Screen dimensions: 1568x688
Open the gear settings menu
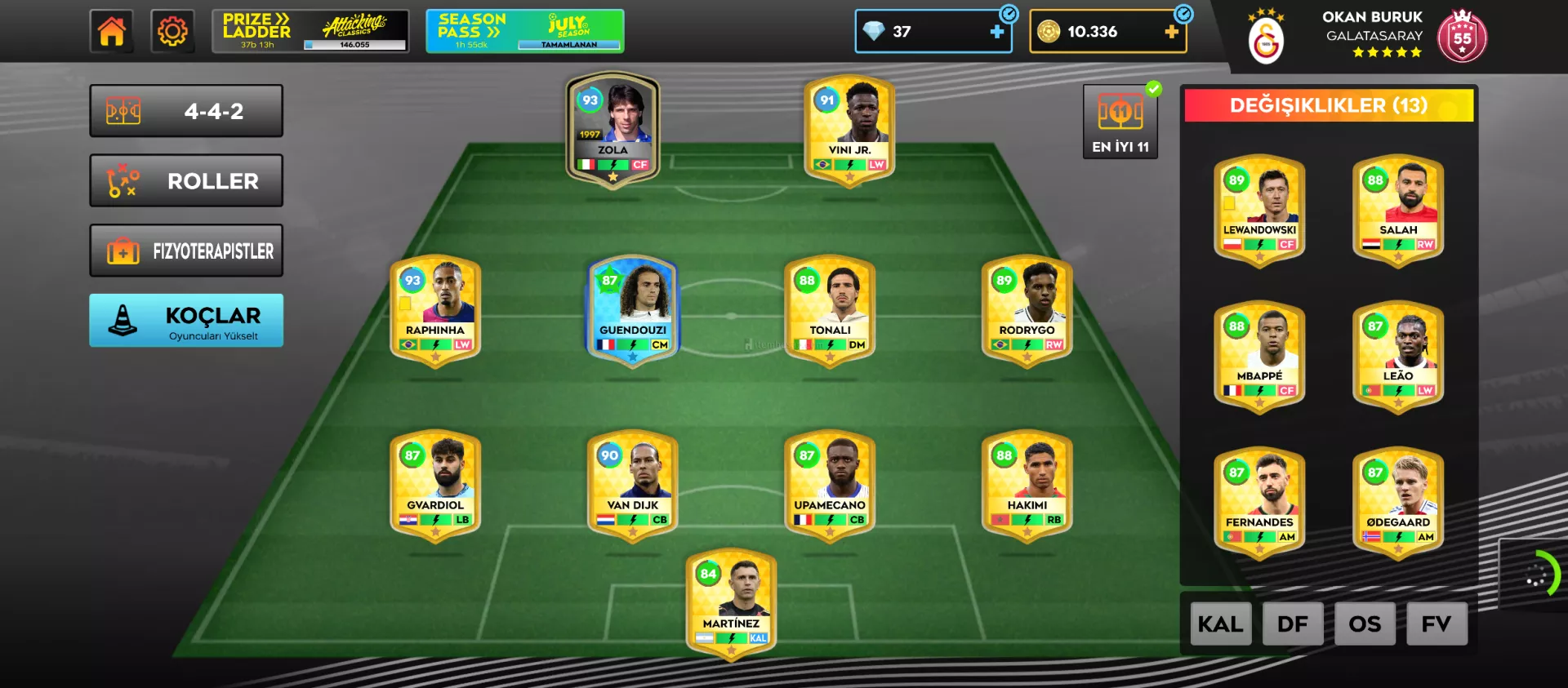pos(172,32)
